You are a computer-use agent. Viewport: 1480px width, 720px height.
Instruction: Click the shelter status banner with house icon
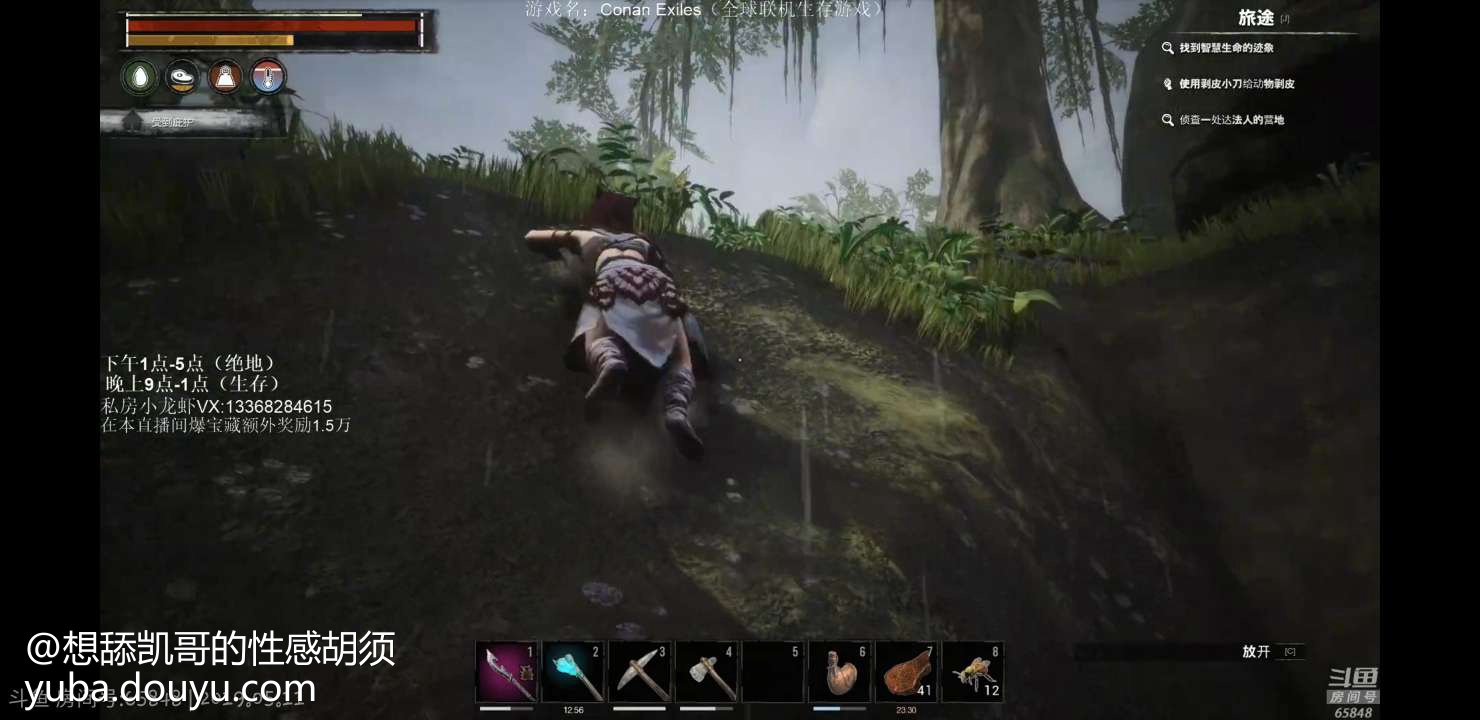pyautogui.click(x=190, y=122)
